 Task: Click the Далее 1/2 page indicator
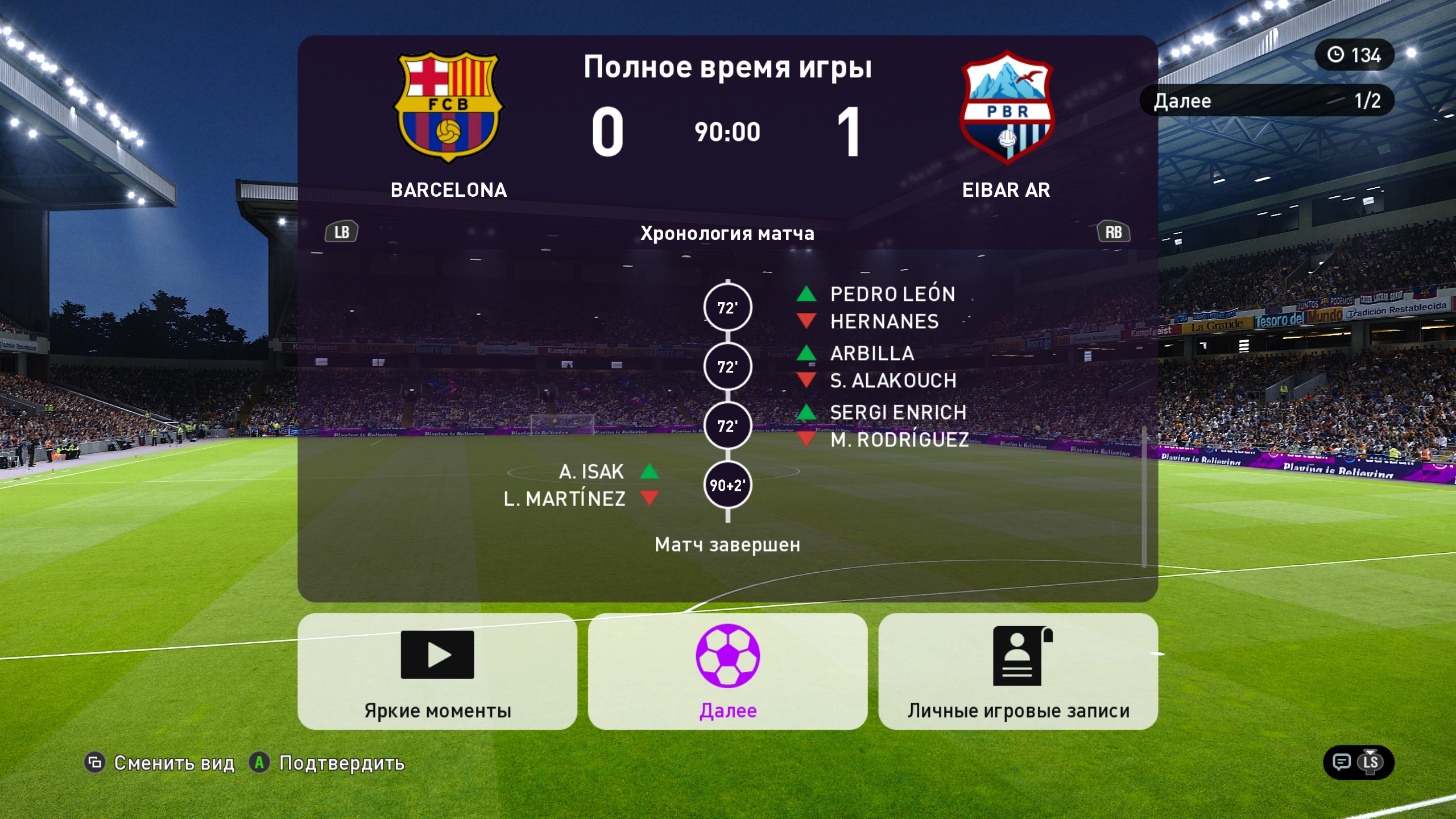point(1267,101)
